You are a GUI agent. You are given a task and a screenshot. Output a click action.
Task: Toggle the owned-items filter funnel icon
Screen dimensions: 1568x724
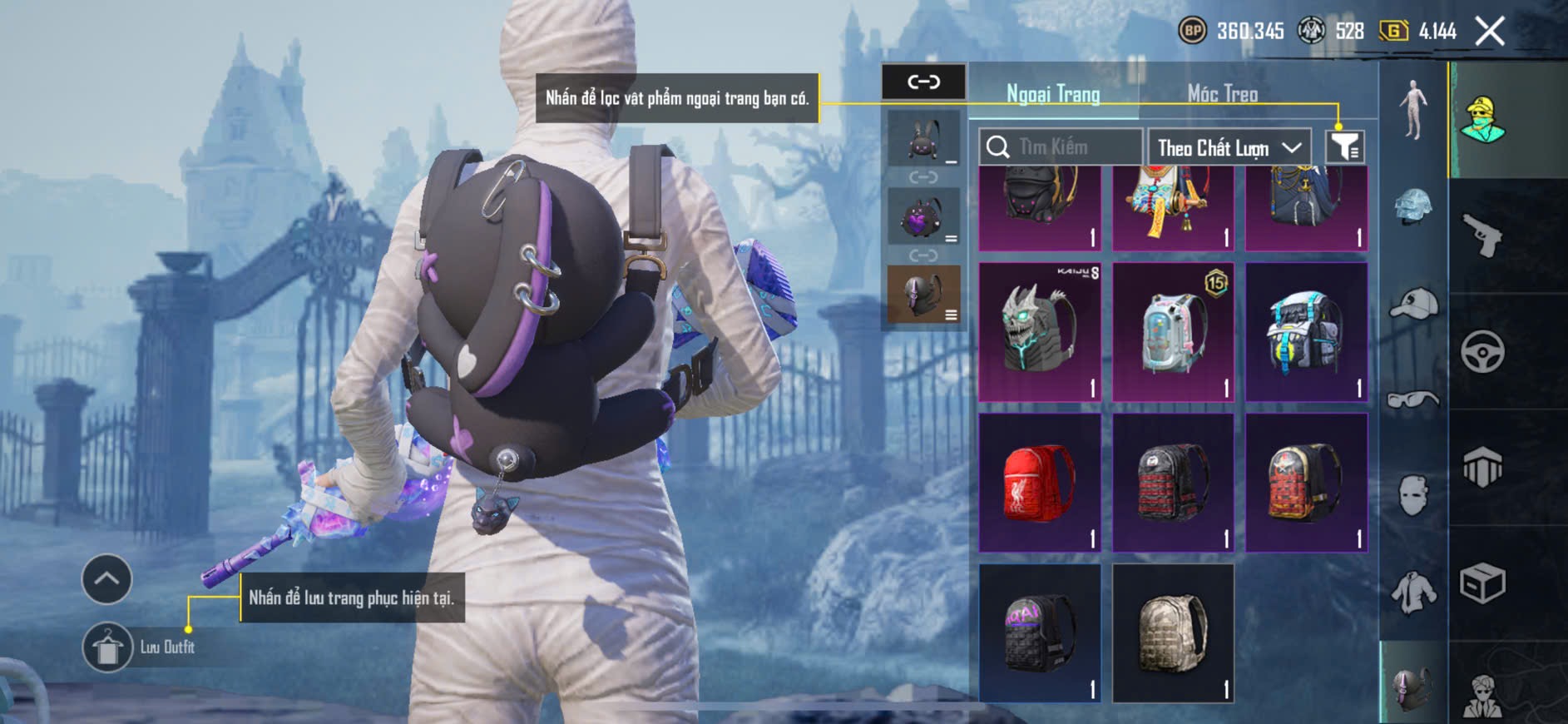(x=1344, y=147)
